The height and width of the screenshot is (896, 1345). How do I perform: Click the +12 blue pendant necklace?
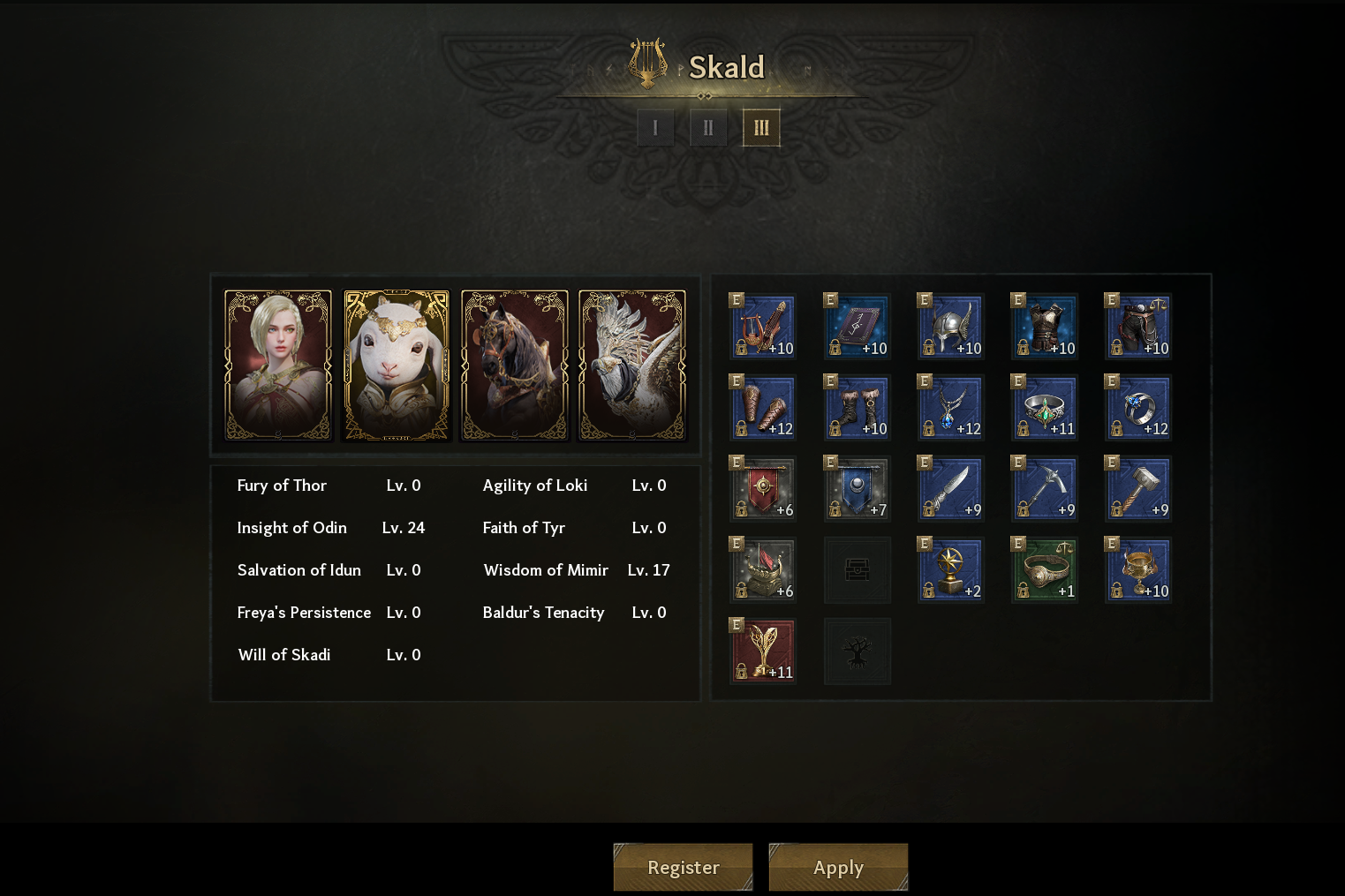[950, 408]
